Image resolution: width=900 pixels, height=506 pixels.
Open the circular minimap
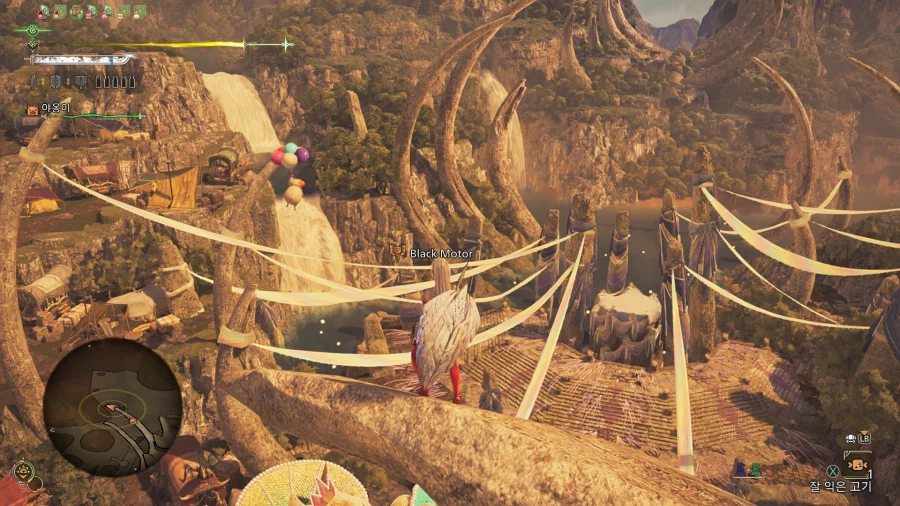112,406
